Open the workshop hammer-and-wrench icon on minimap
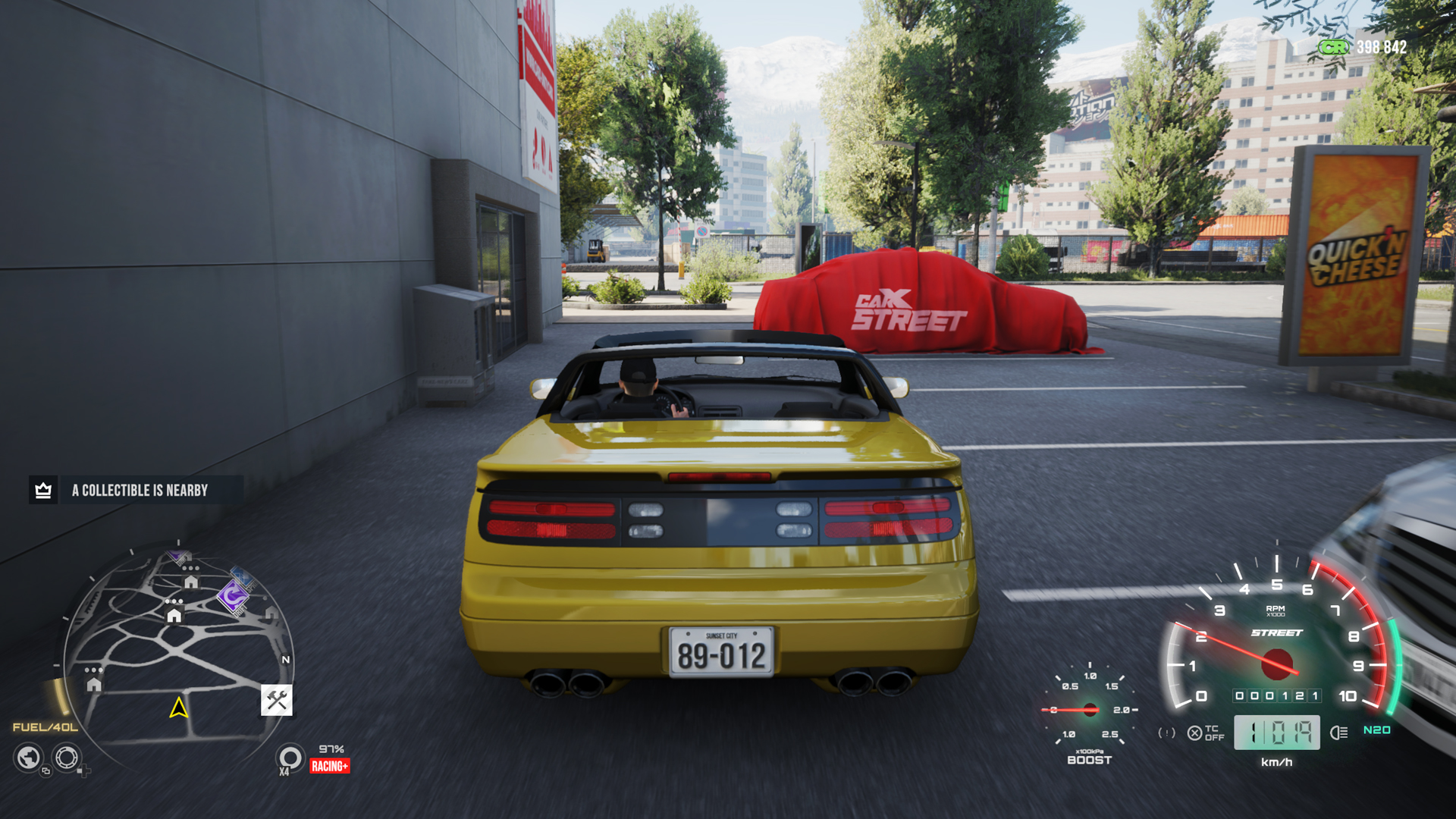Viewport: 1456px width, 819px height. pyautogui.click(x=277, y=700)
